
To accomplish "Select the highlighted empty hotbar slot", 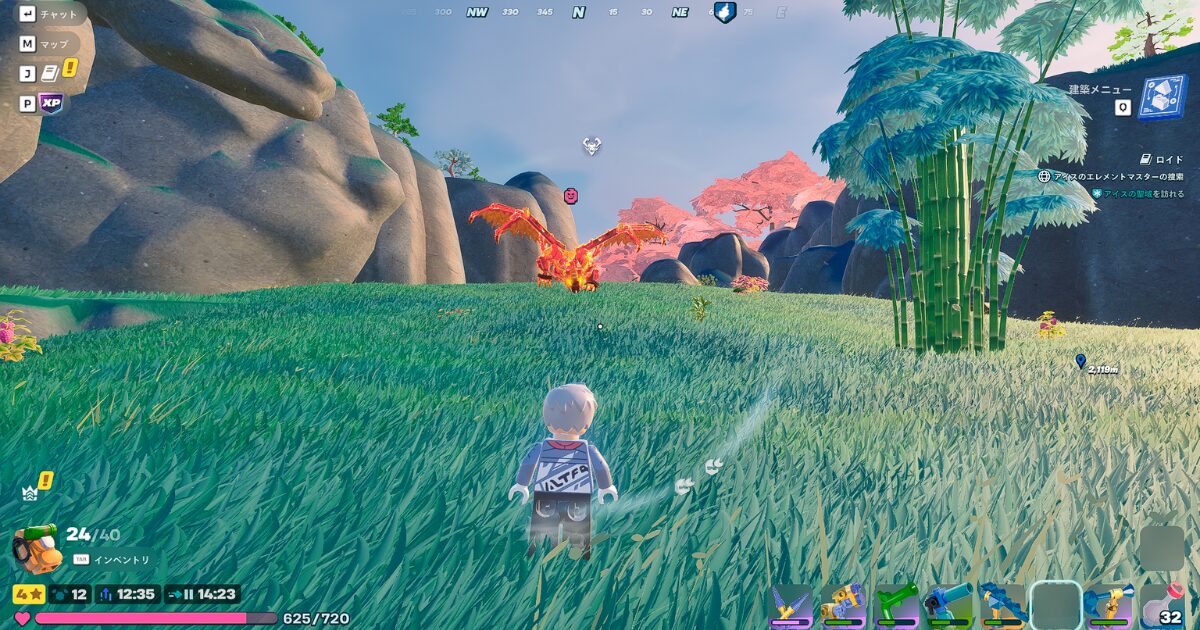I will [1056, 606].
